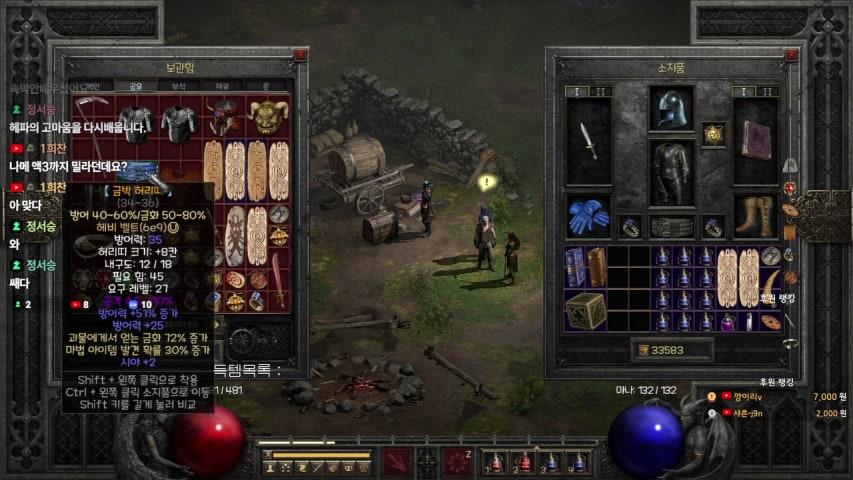The width and height of the screenshot is (853, 480).
Task: Close the stash window
Action: [300, 56]
